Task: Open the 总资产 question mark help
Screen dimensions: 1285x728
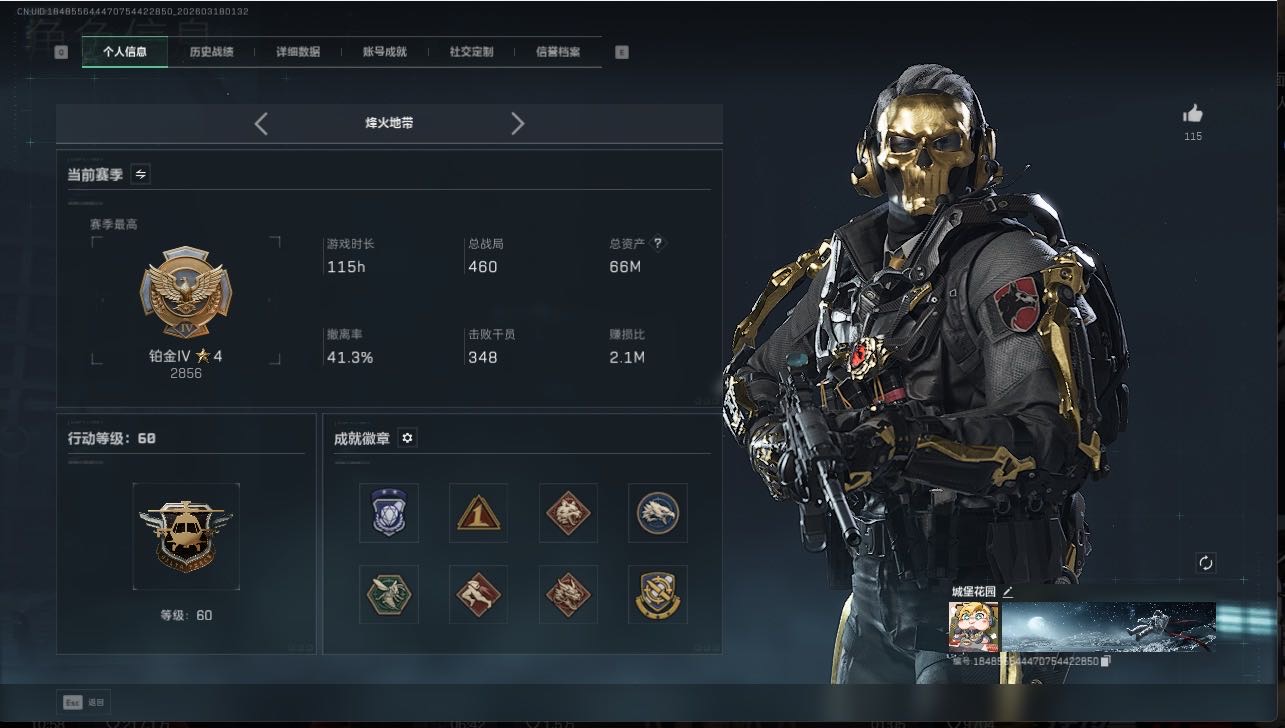Action: coord(658,243)
